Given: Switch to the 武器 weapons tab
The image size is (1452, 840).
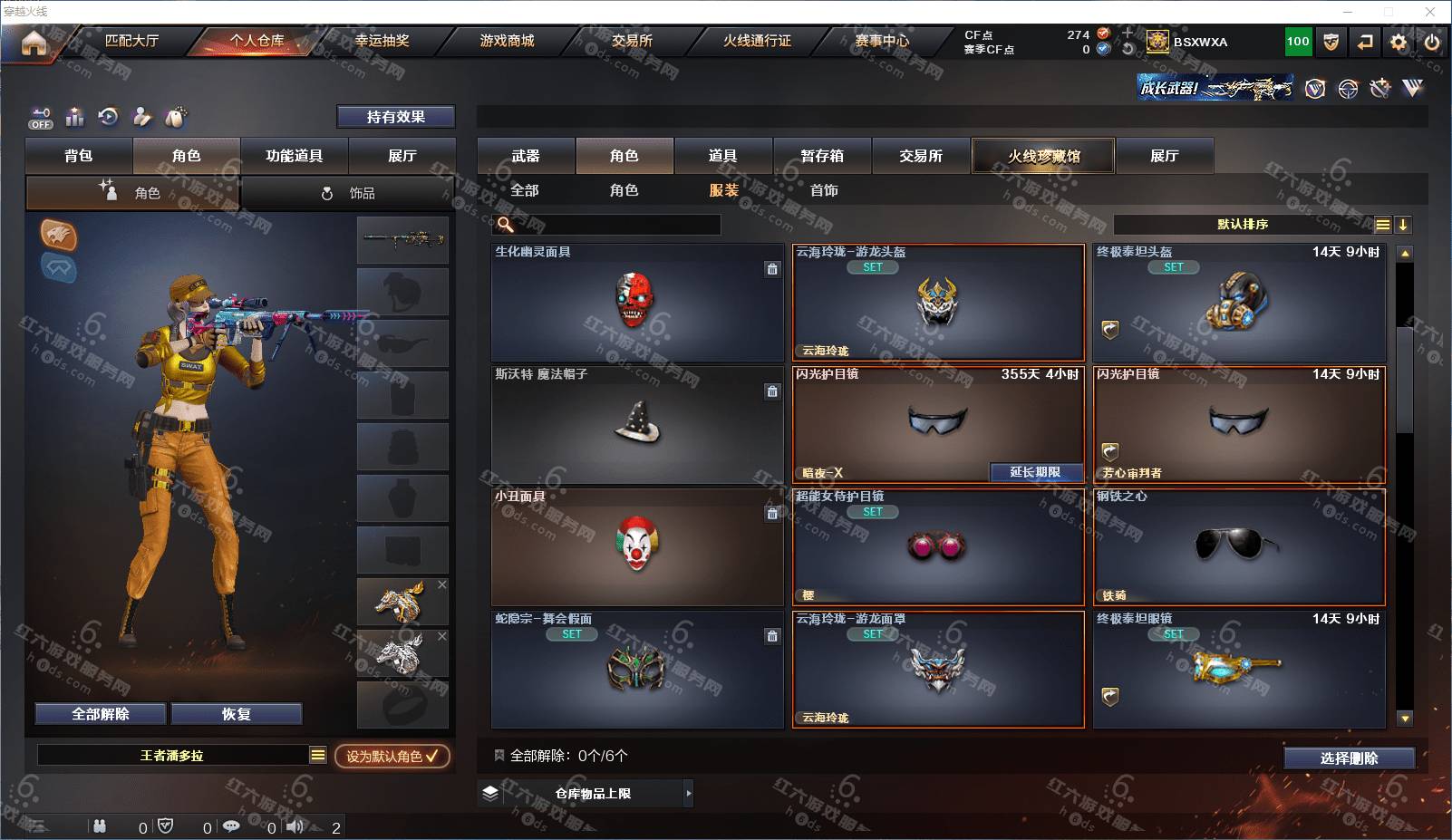Looking at the screenshot, I should coord(526,156).
